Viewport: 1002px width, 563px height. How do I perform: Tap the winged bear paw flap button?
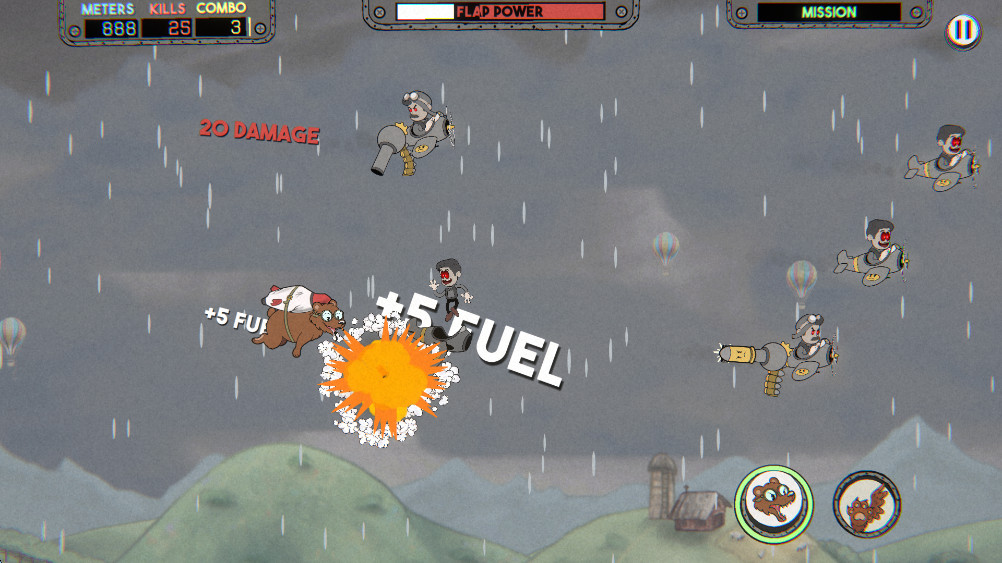tap(866, 503)
